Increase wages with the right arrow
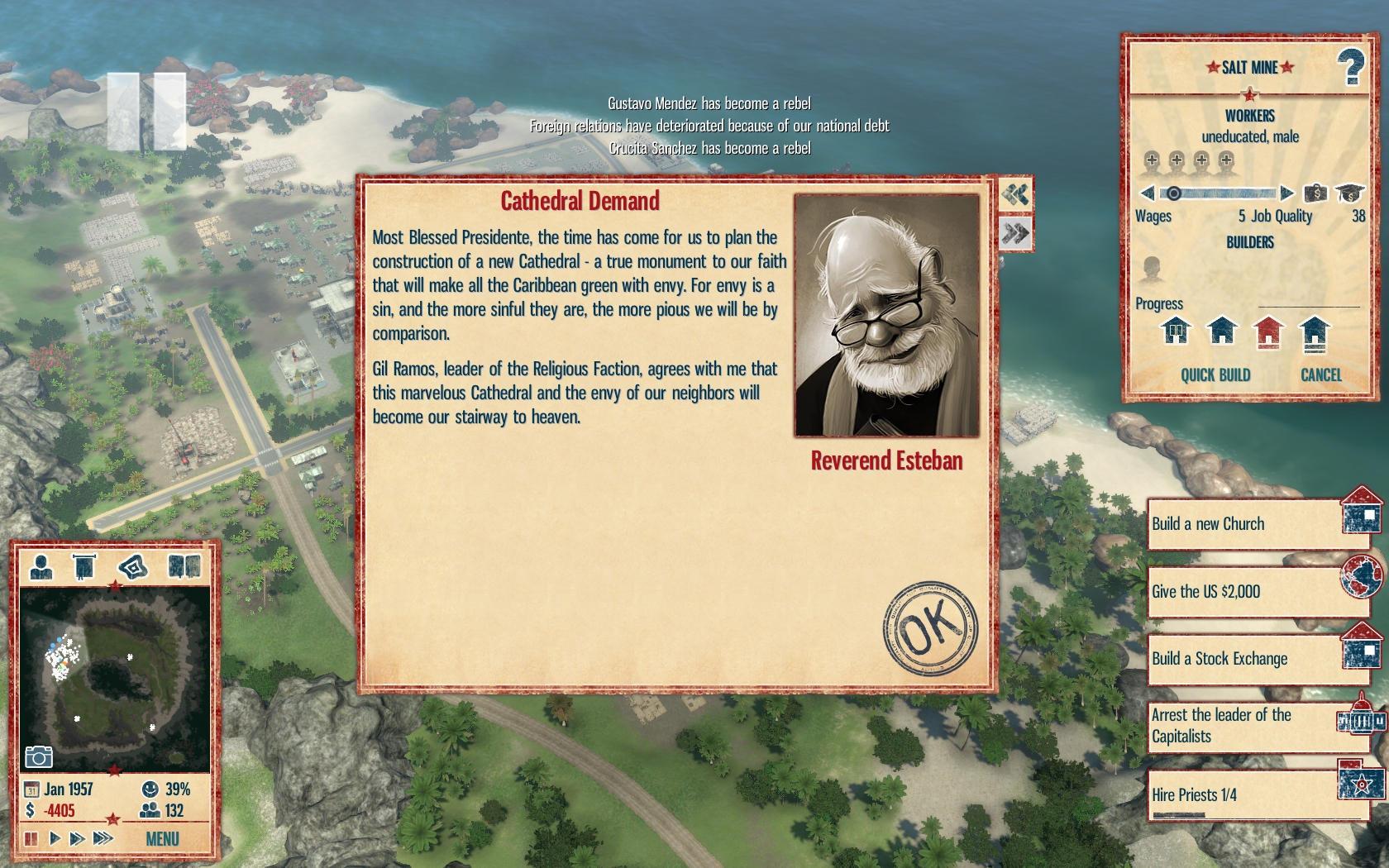Screen dimensions: 1389x868 (1286, 193)
